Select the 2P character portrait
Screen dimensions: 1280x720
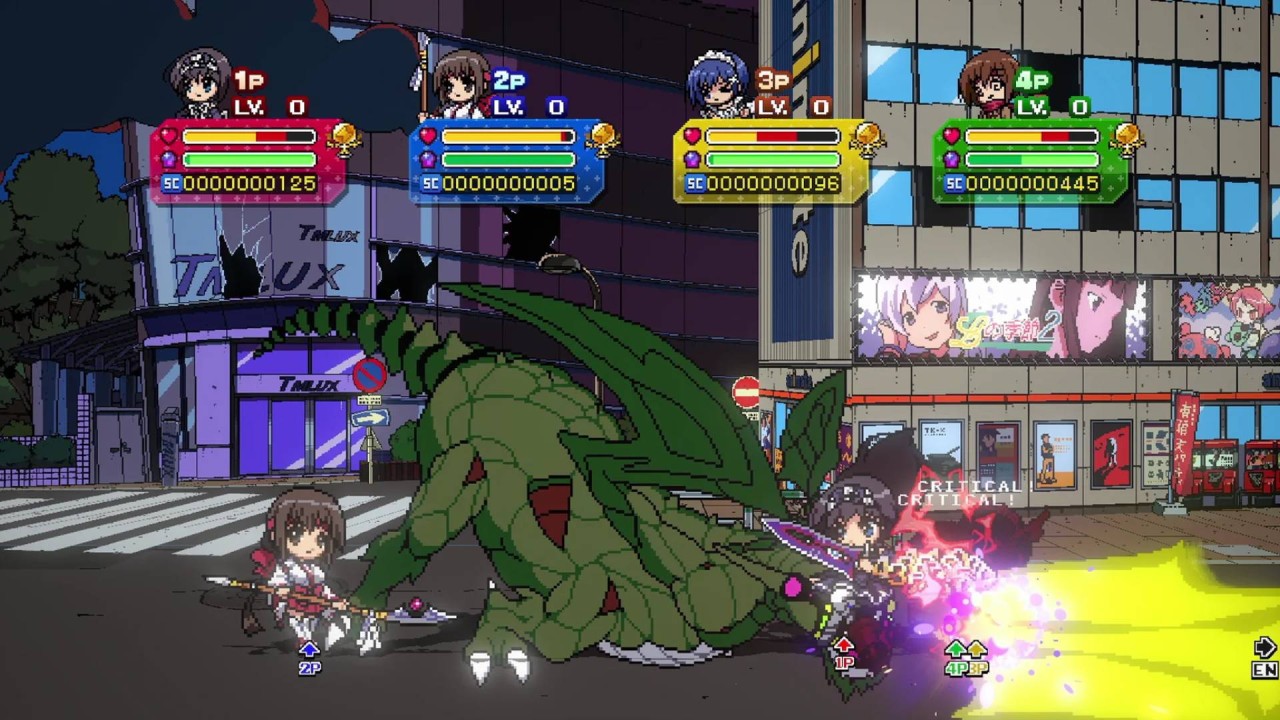[460, 83]
